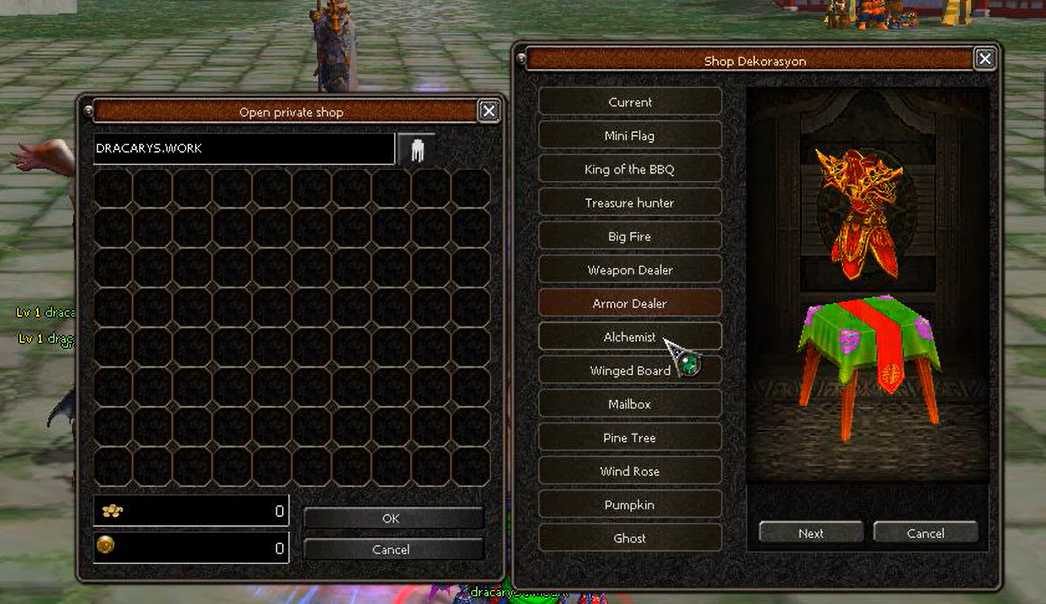Choose the Big Fire decoration
The height and width of the screenshot is (604, 1046).
pos(630,236)
